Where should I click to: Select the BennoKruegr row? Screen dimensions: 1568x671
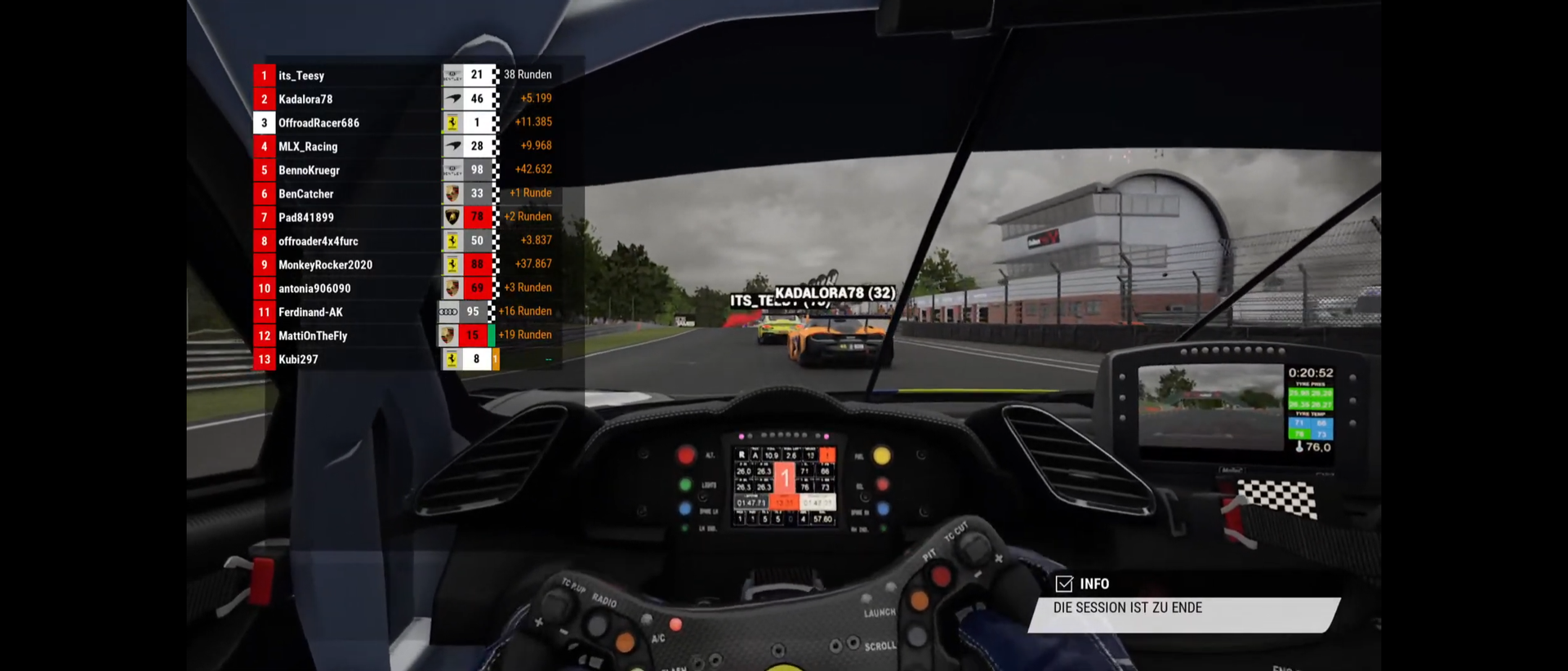pos(309,171)
